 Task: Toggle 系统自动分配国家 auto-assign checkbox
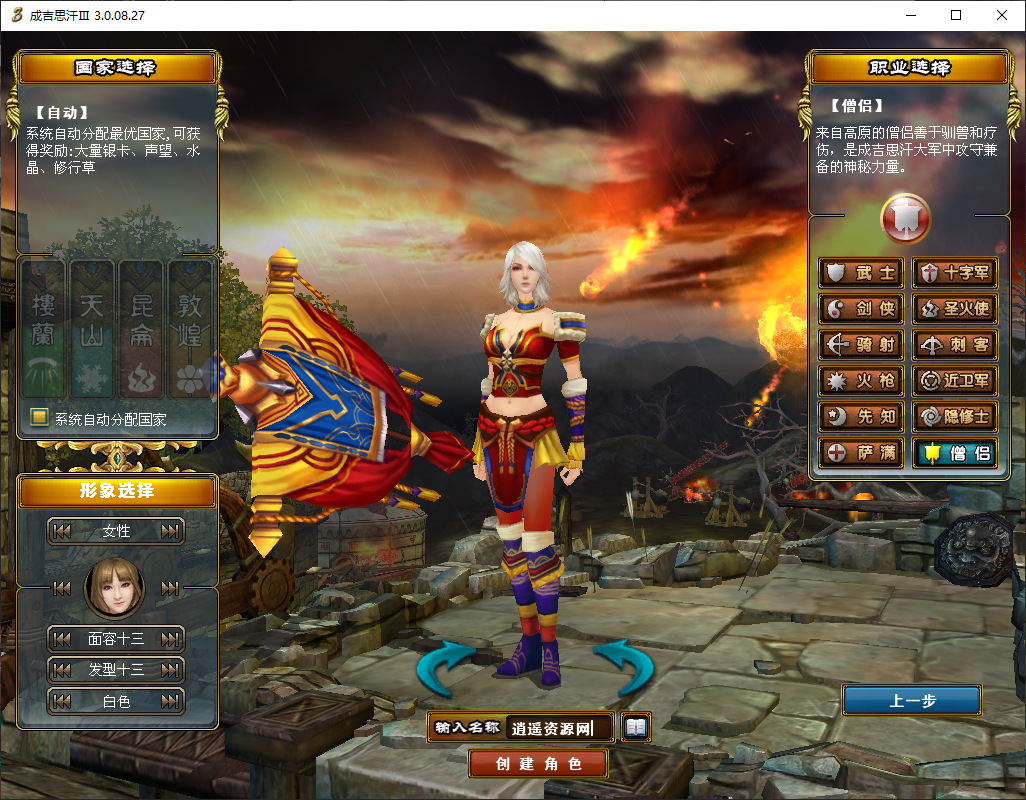coord(40,418)
